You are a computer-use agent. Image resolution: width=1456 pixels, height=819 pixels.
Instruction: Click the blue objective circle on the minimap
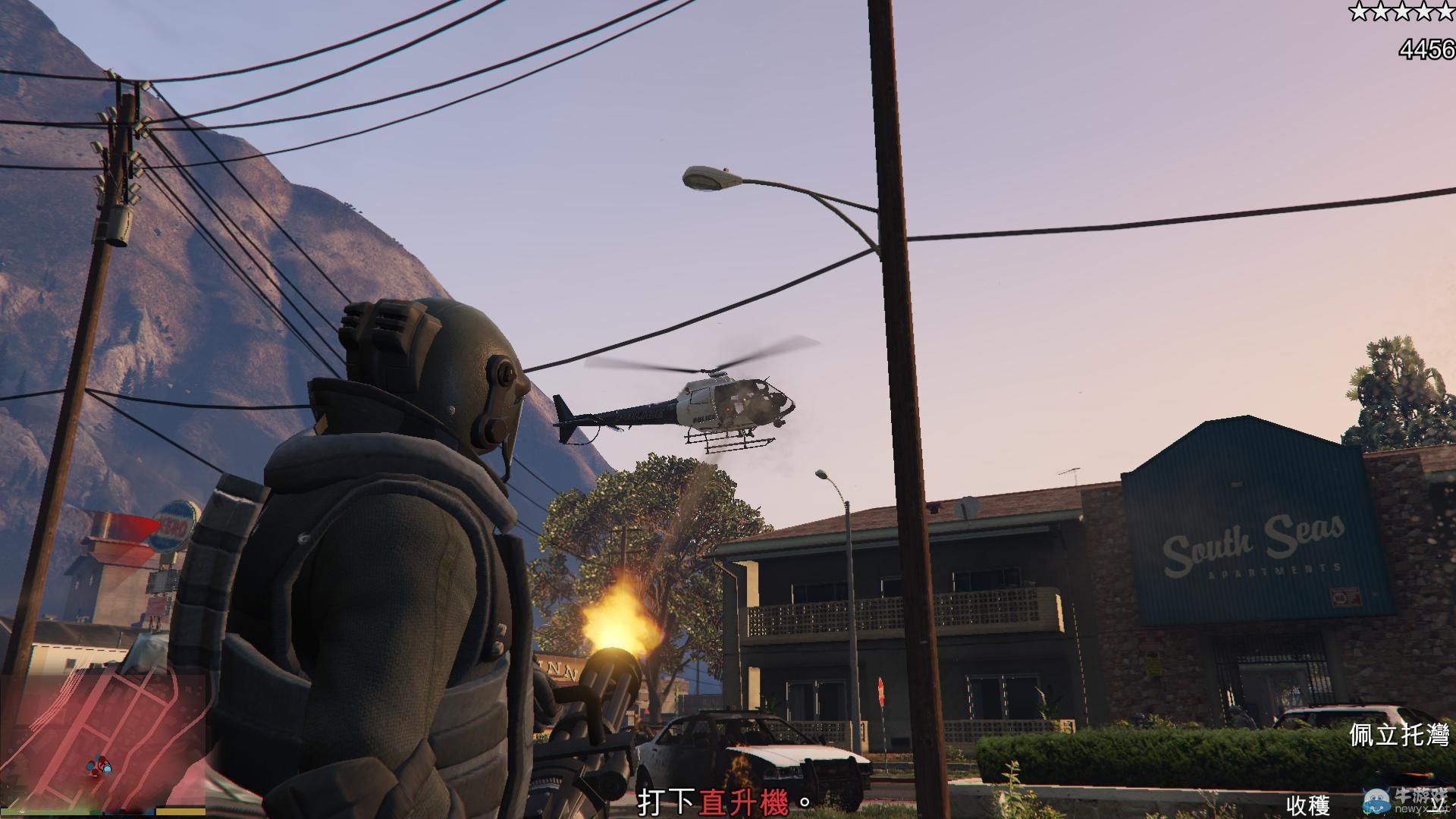pos(107,769)
